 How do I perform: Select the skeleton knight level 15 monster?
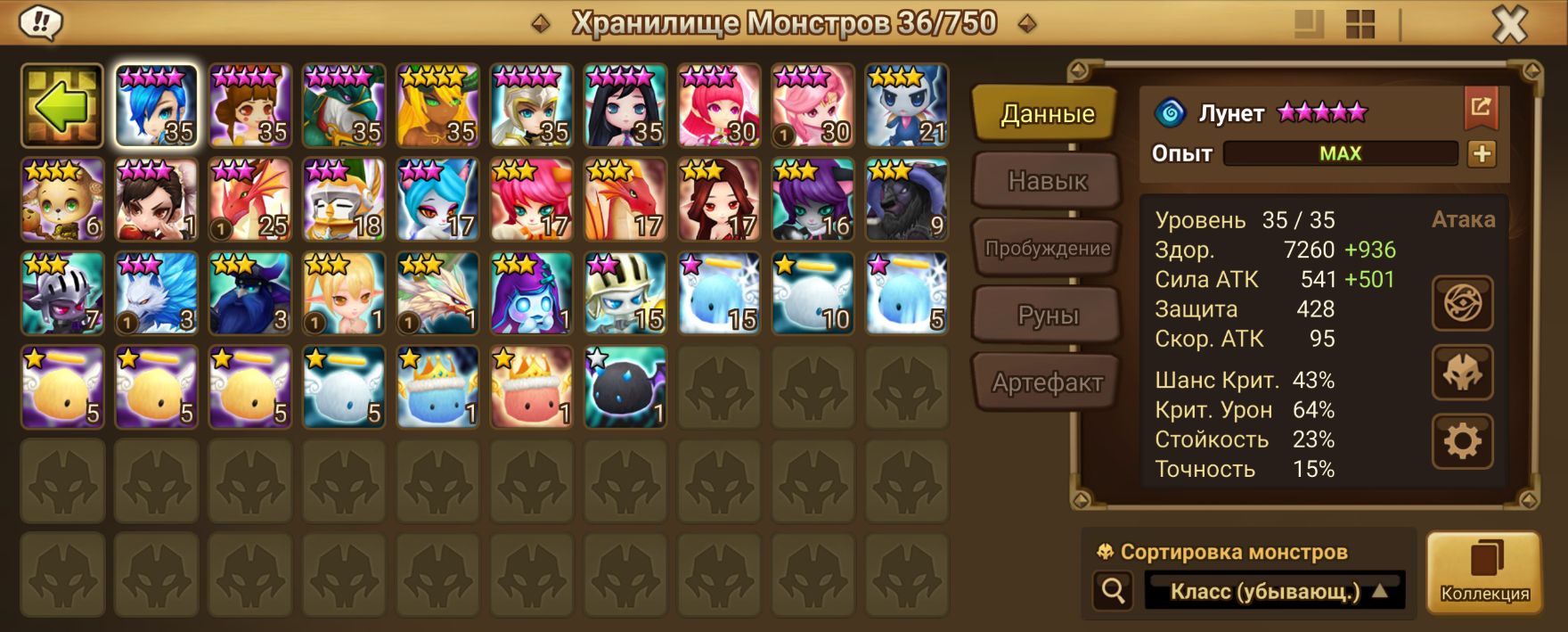625,294
